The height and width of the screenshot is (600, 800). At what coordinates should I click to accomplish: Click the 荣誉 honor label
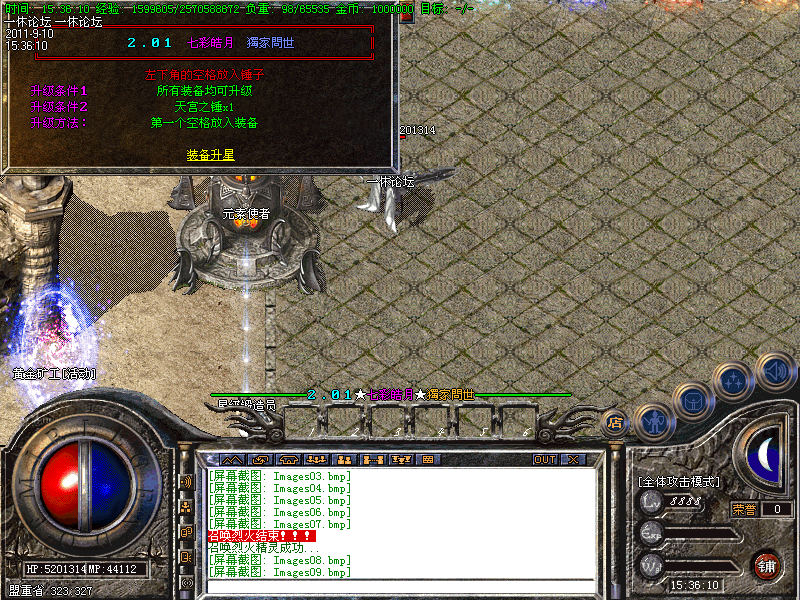point(743,509)
